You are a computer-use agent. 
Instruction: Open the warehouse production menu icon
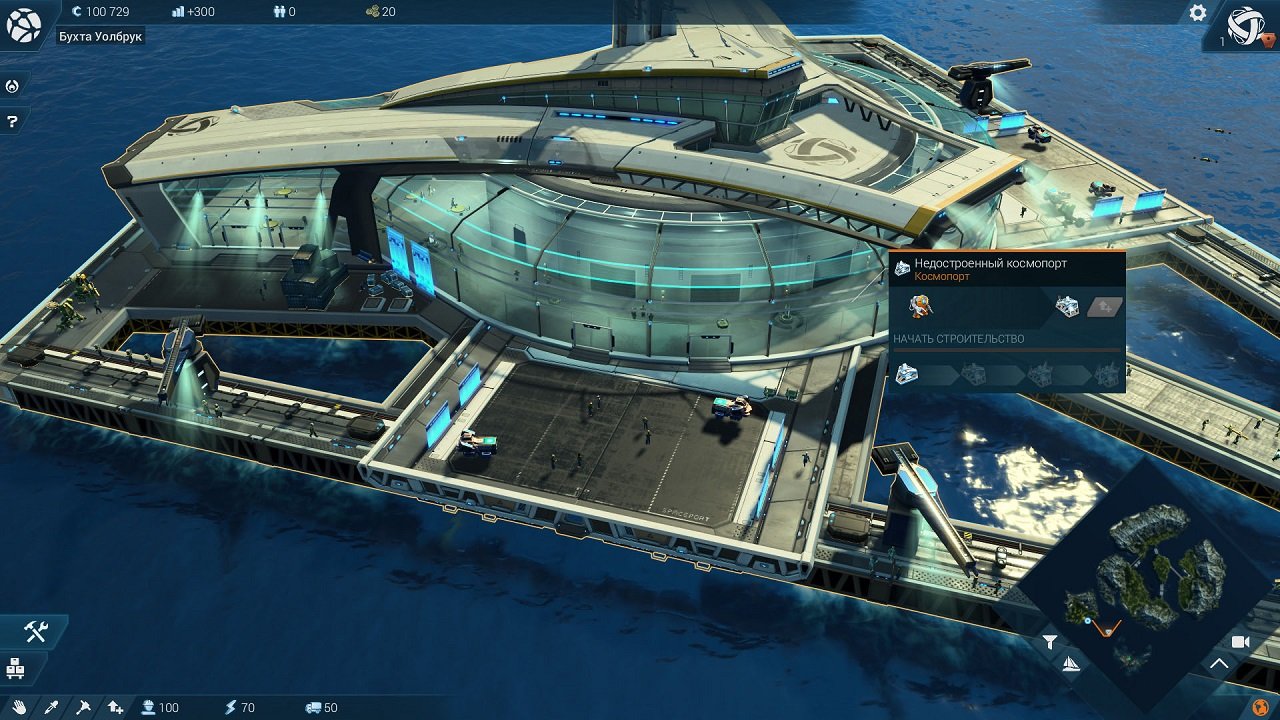click(x=15, y=668)
